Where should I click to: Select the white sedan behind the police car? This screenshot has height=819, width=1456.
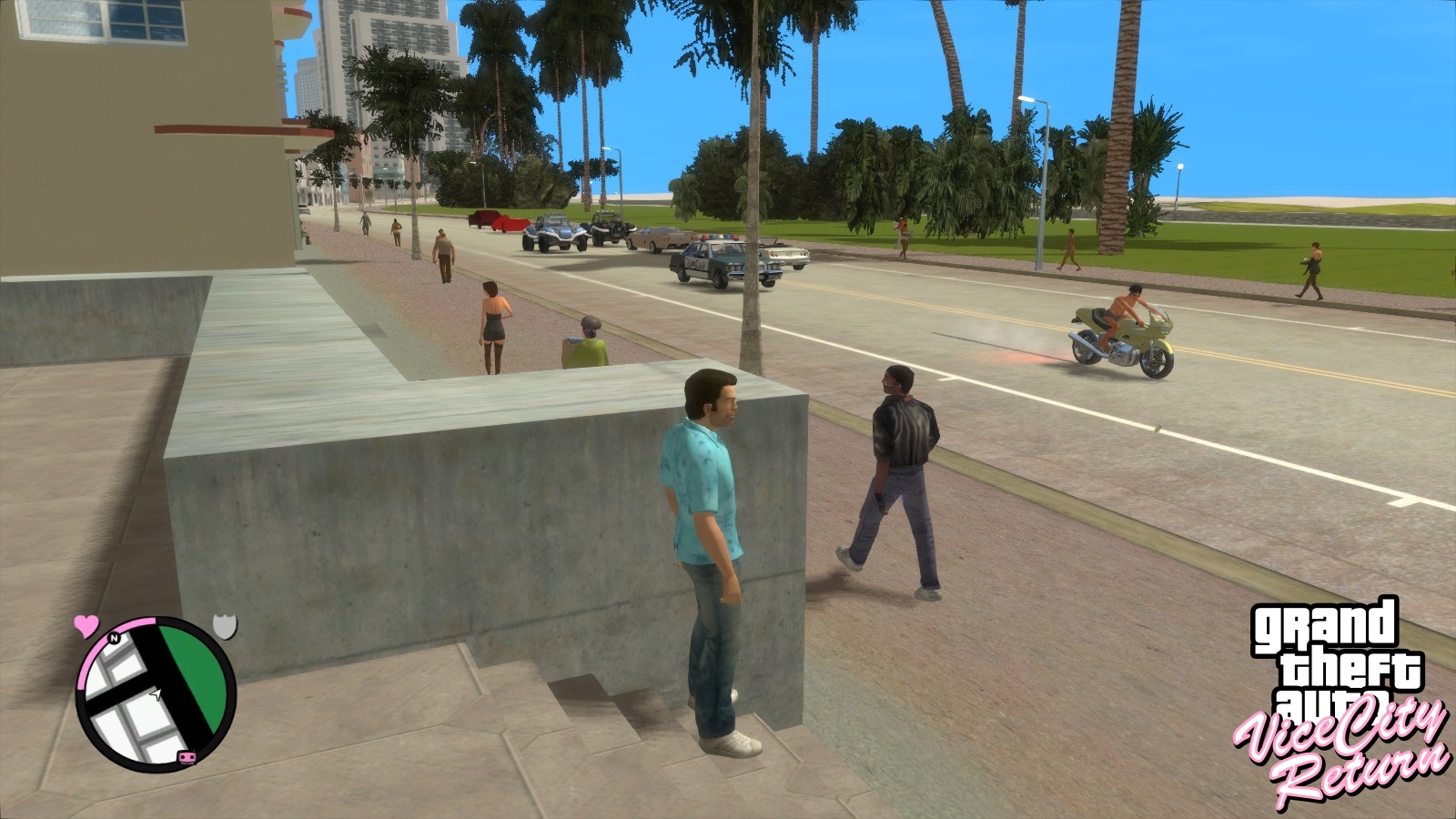click(x=785, y=257)
